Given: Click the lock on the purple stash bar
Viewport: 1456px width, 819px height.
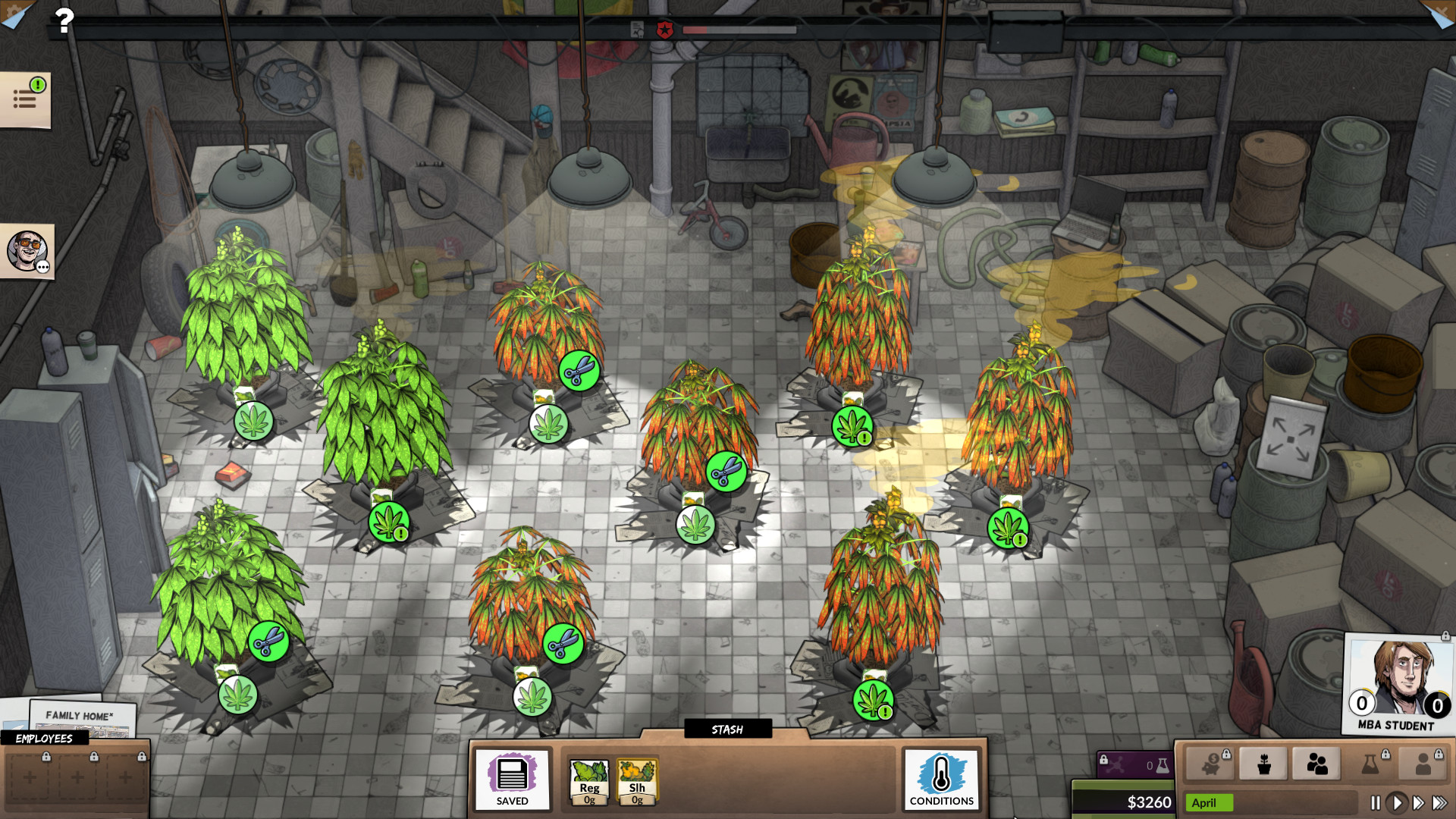Looking at the screenshot, I should click(1104, 761).
